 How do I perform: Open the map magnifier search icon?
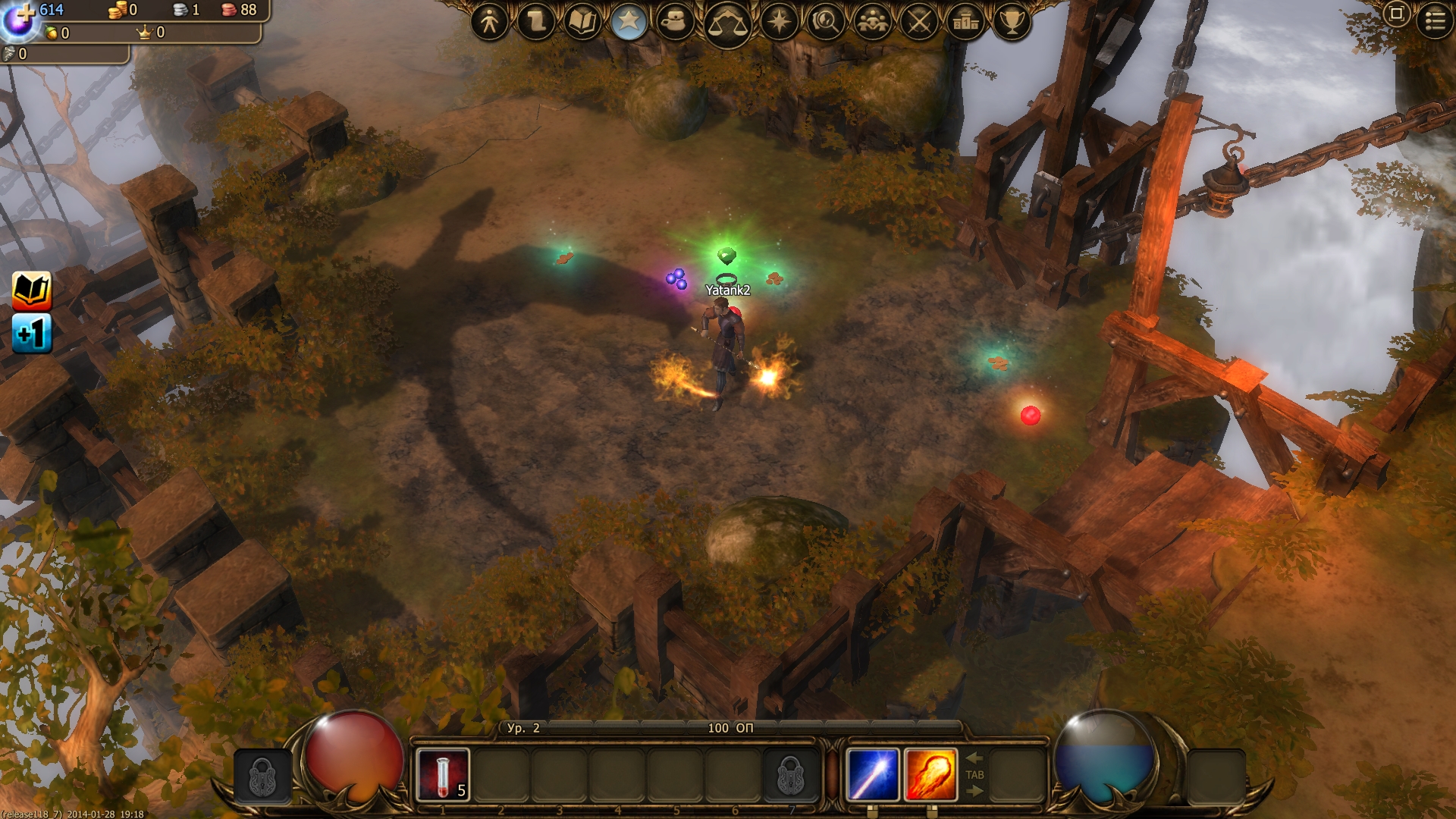click(825, 22)
